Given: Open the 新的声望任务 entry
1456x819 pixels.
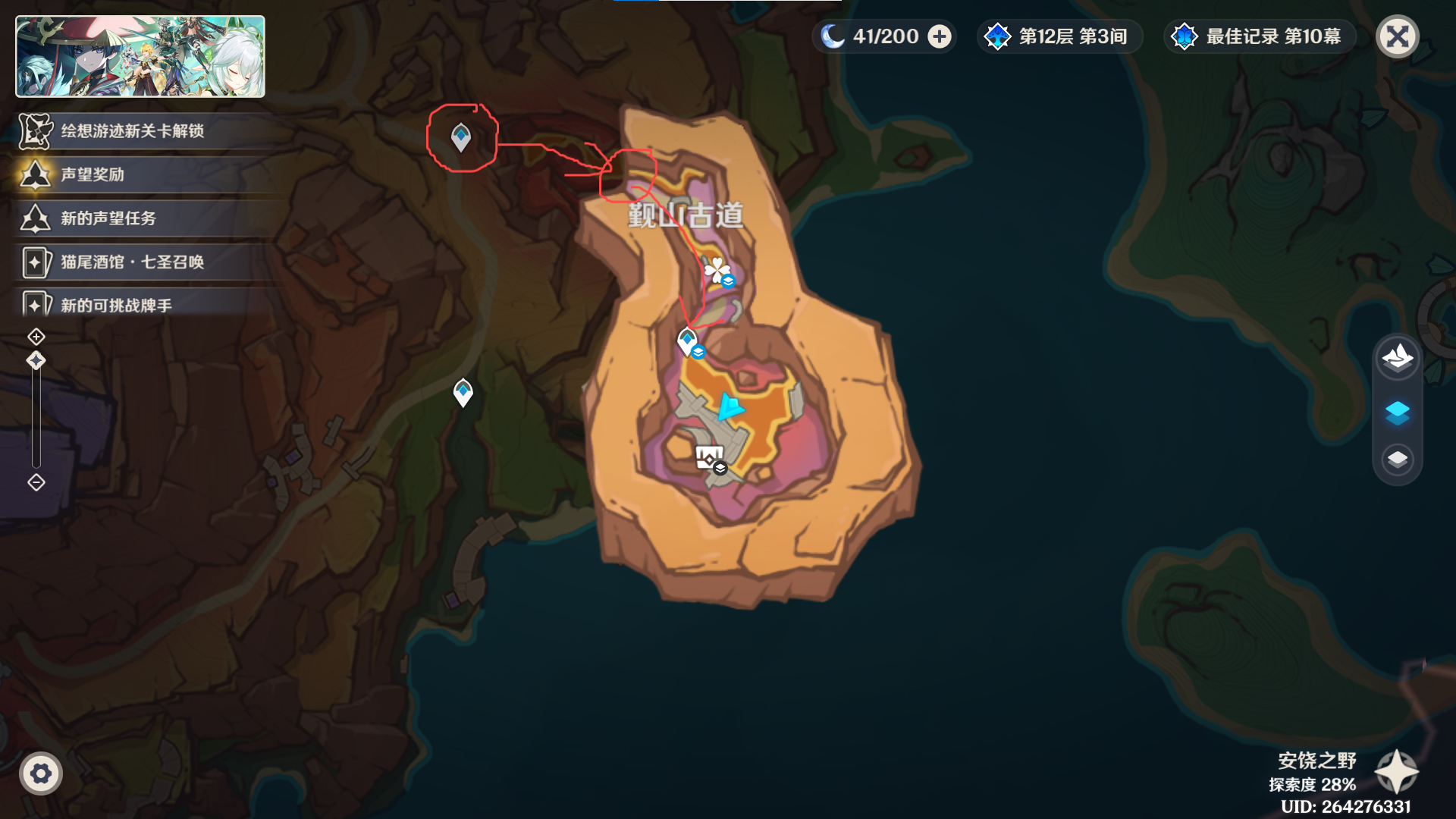Looking at the screenshot, I should [108, 219].
